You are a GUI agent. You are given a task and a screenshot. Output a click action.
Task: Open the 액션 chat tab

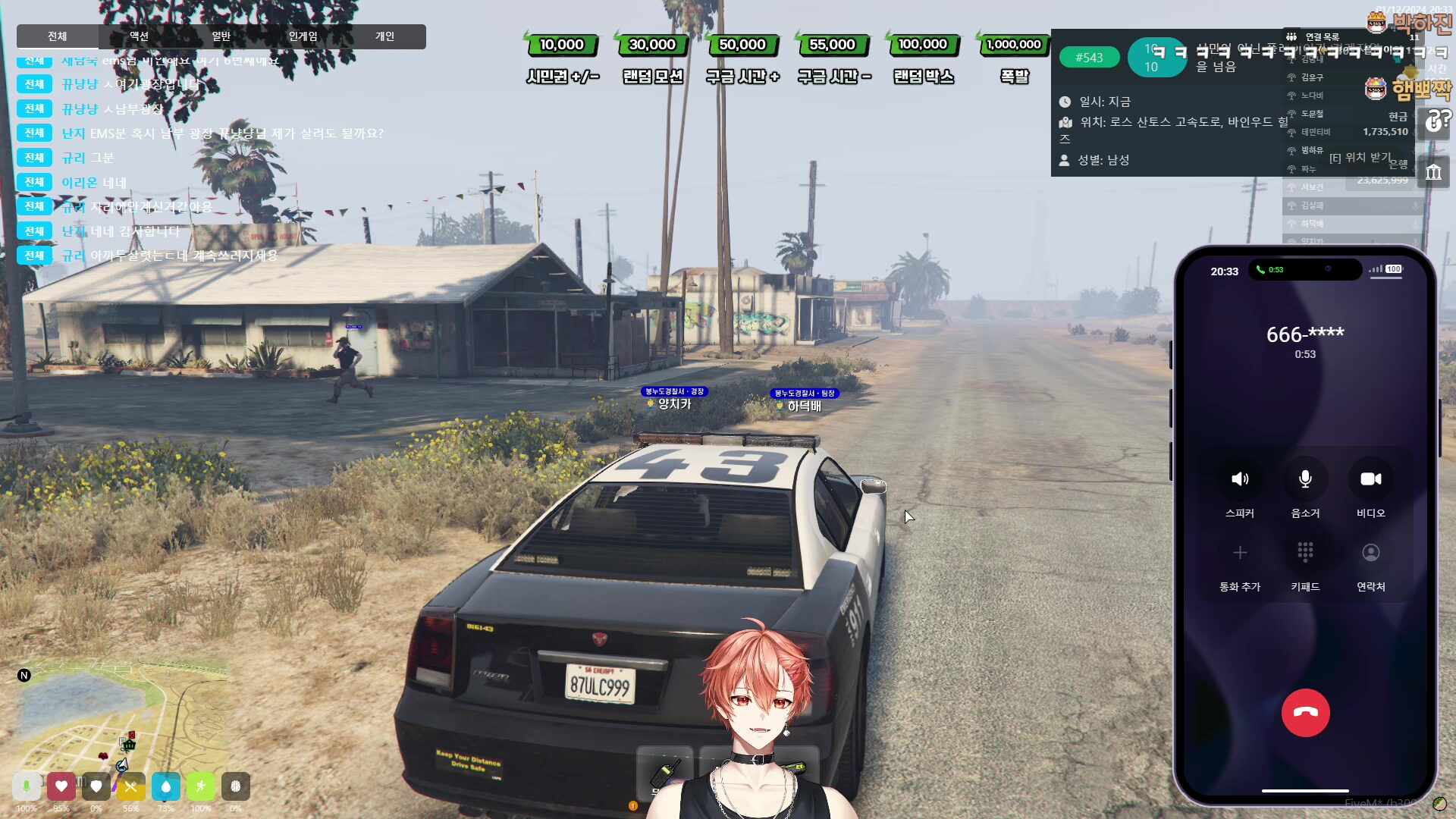coord(139,36)
